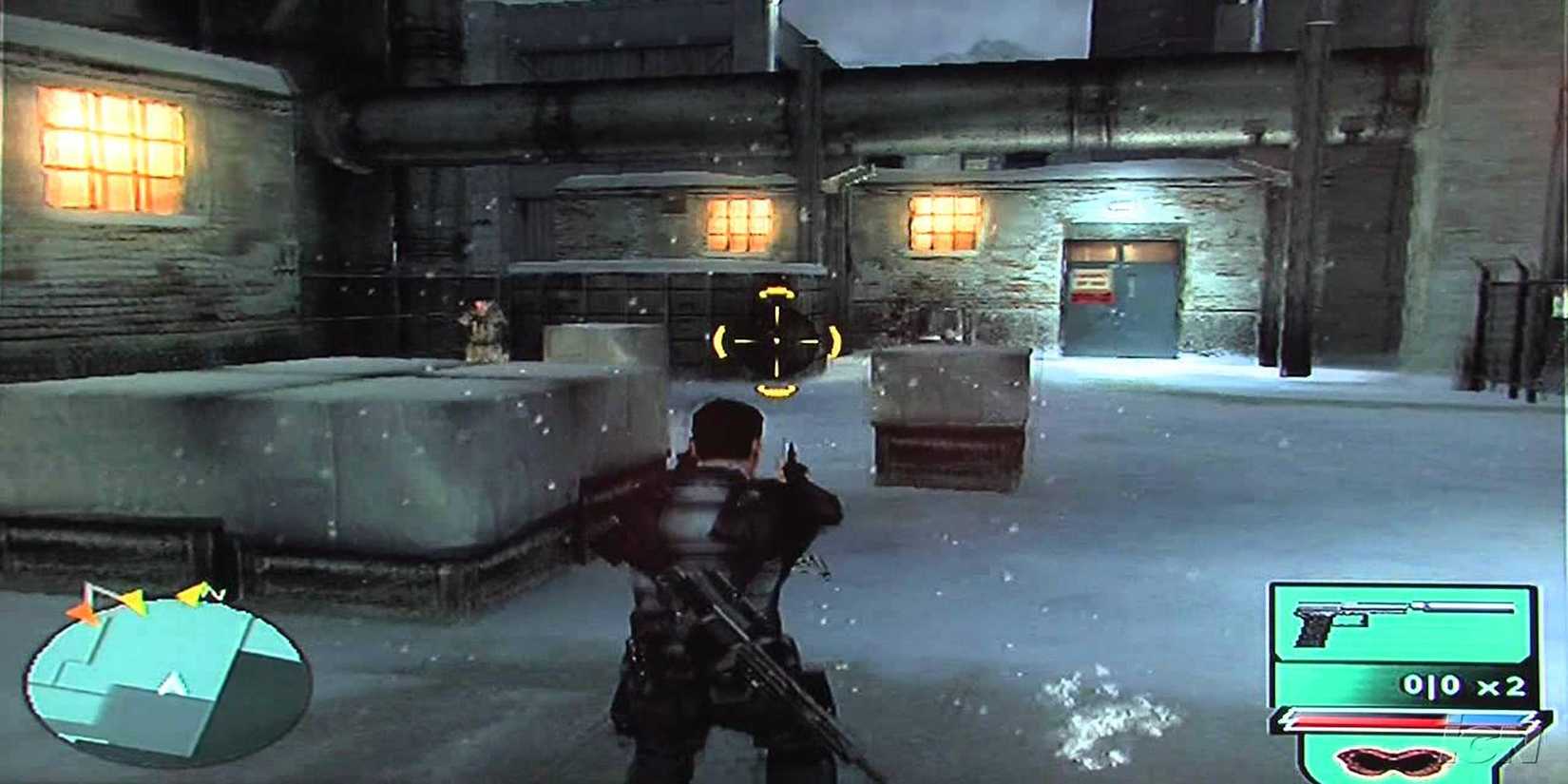Click the yellow waypoint arrow atop the minimap
The image size is (1568, 784).
click(136, 601)
